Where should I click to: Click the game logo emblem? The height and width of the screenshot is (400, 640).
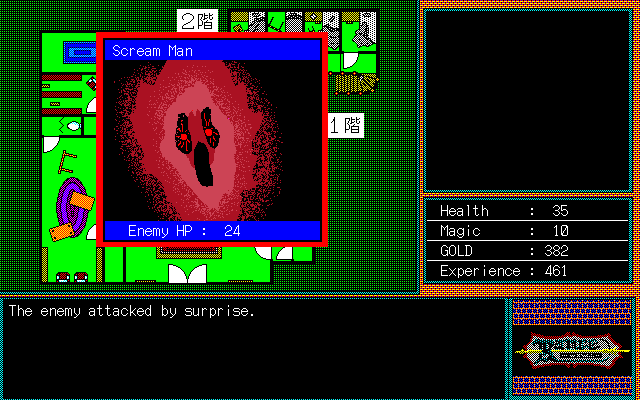click(573, 348)
